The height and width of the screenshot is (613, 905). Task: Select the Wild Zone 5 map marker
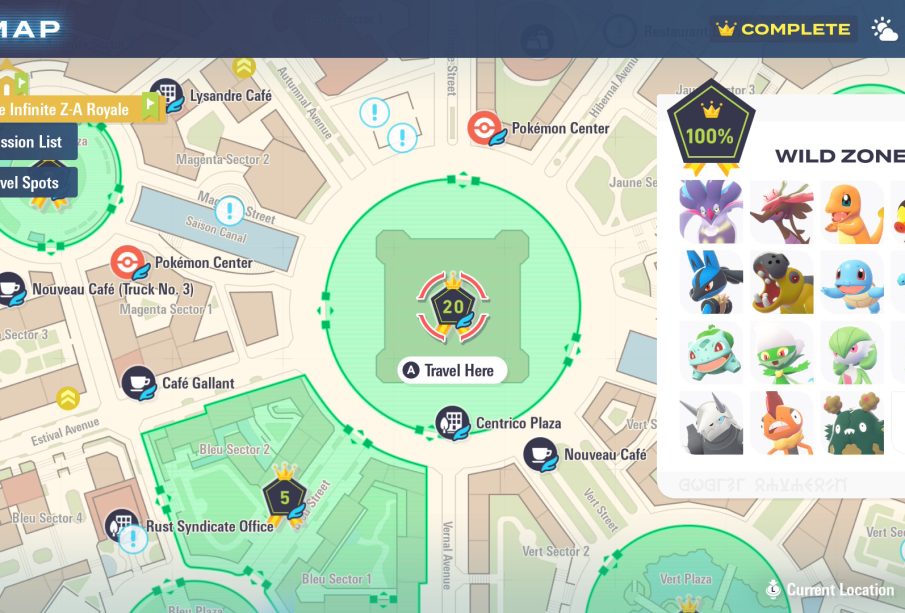[284, 497]
